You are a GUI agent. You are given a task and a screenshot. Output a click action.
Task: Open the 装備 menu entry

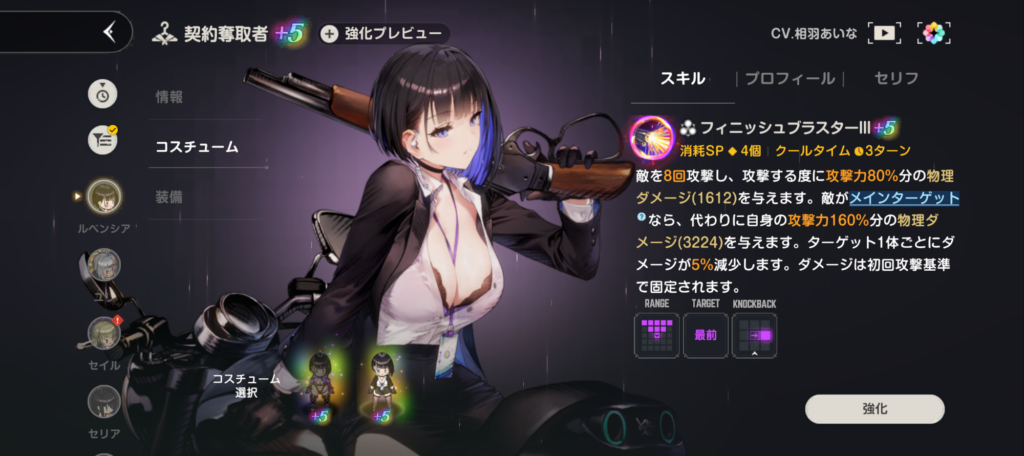(169, 197)
